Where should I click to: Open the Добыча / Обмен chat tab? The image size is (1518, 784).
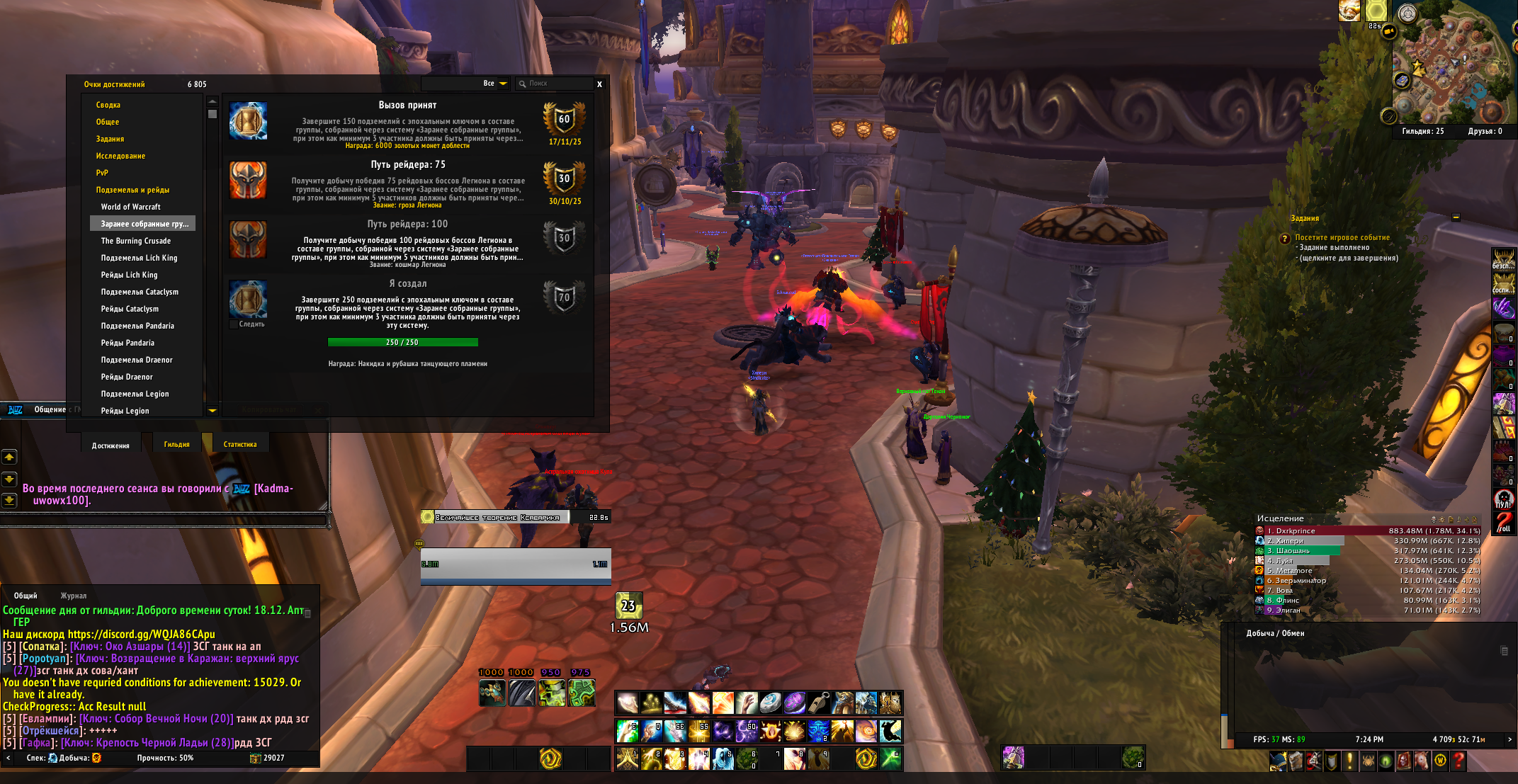(1275, 633)
